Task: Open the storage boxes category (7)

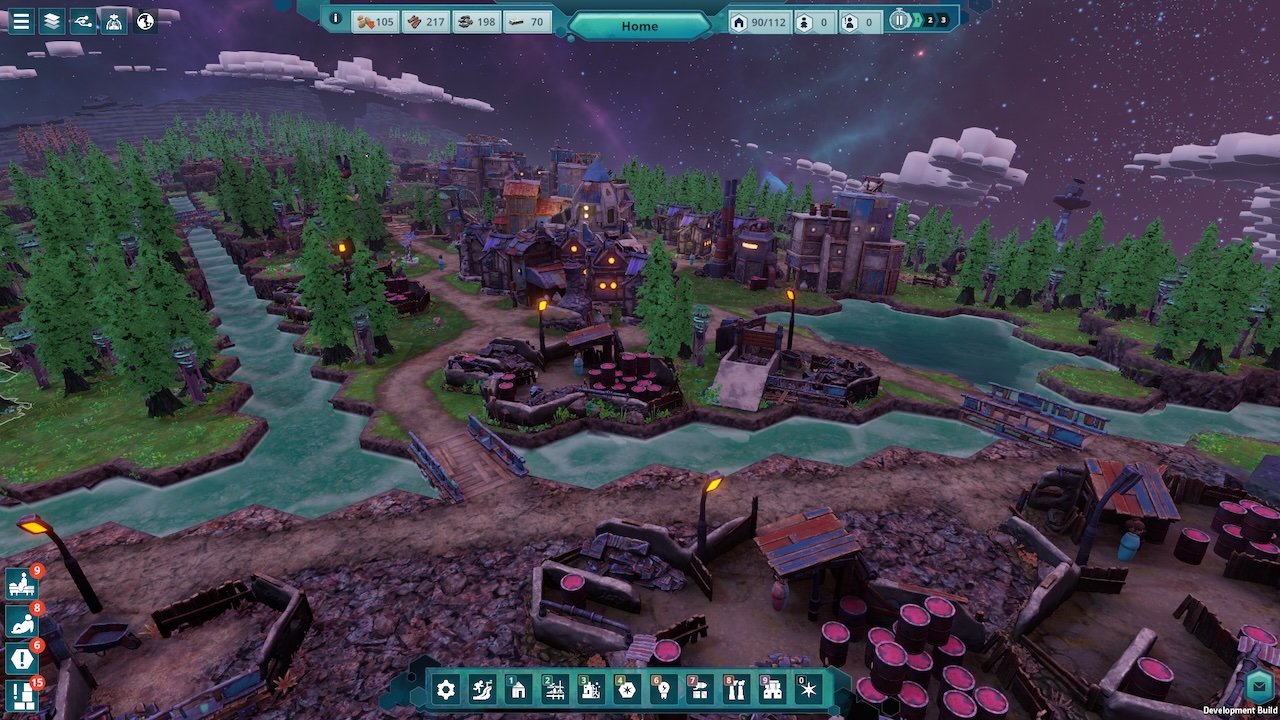Action: [699, 689]
